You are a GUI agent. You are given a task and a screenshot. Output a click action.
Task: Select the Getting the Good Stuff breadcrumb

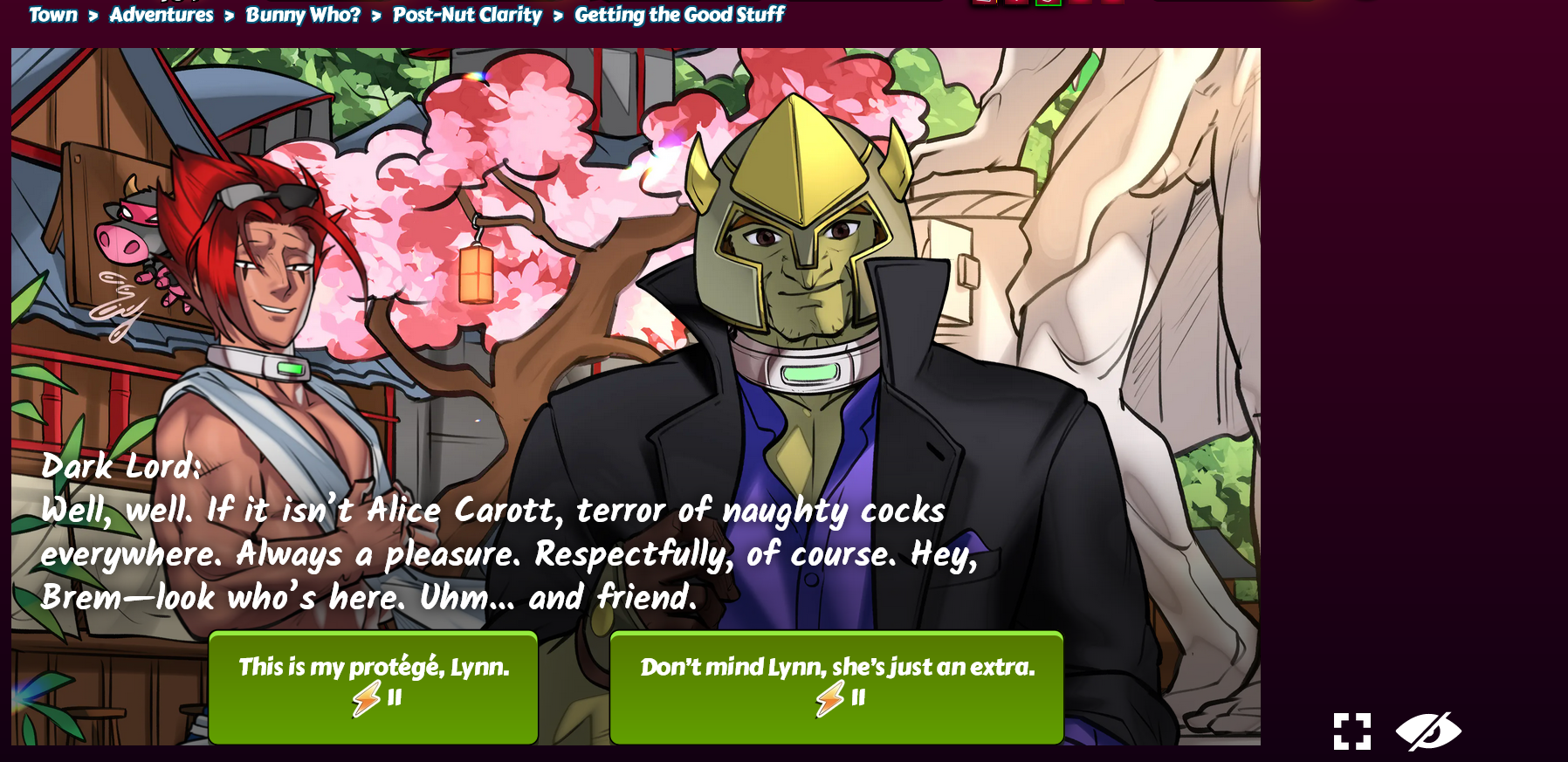(679, 15)
